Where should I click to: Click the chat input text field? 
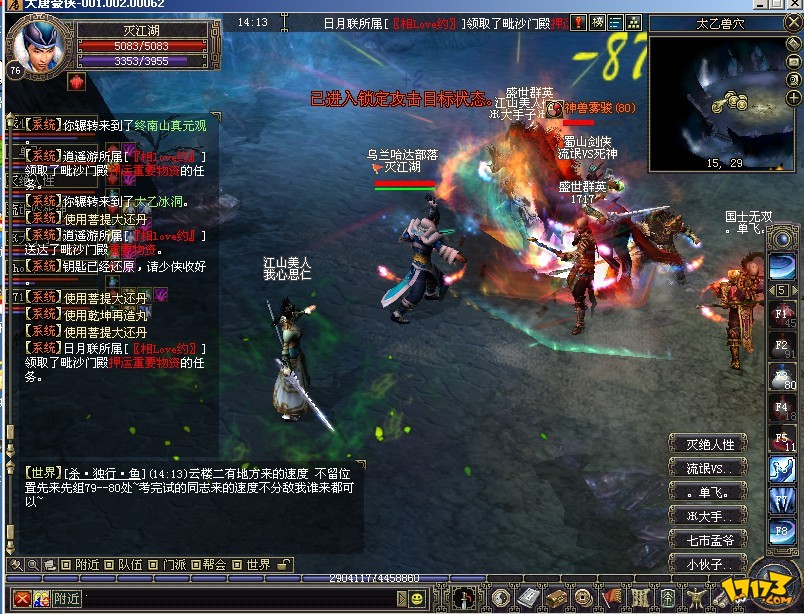(240, 599)
